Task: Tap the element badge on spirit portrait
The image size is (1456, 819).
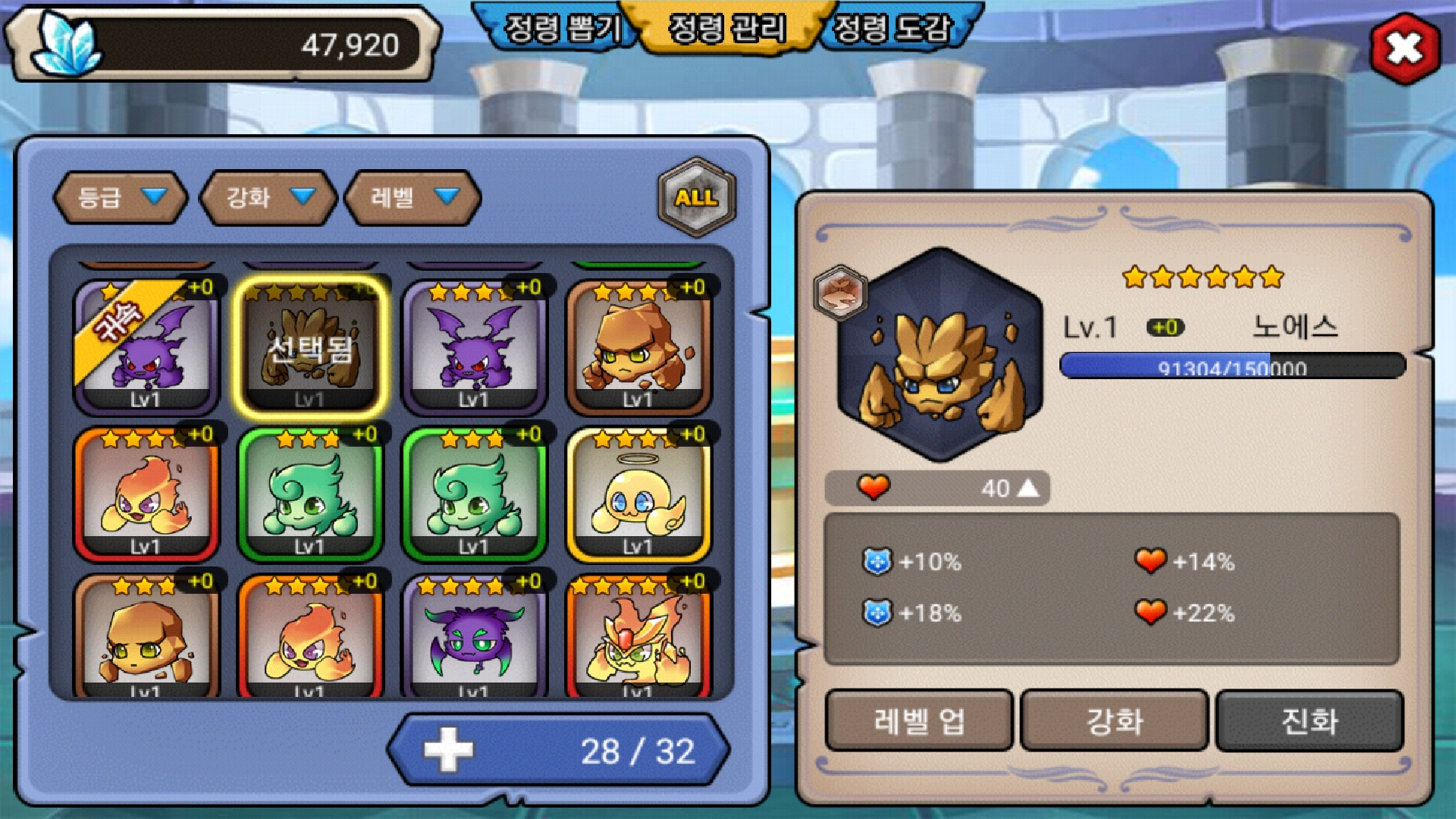Action: [840, 292]
